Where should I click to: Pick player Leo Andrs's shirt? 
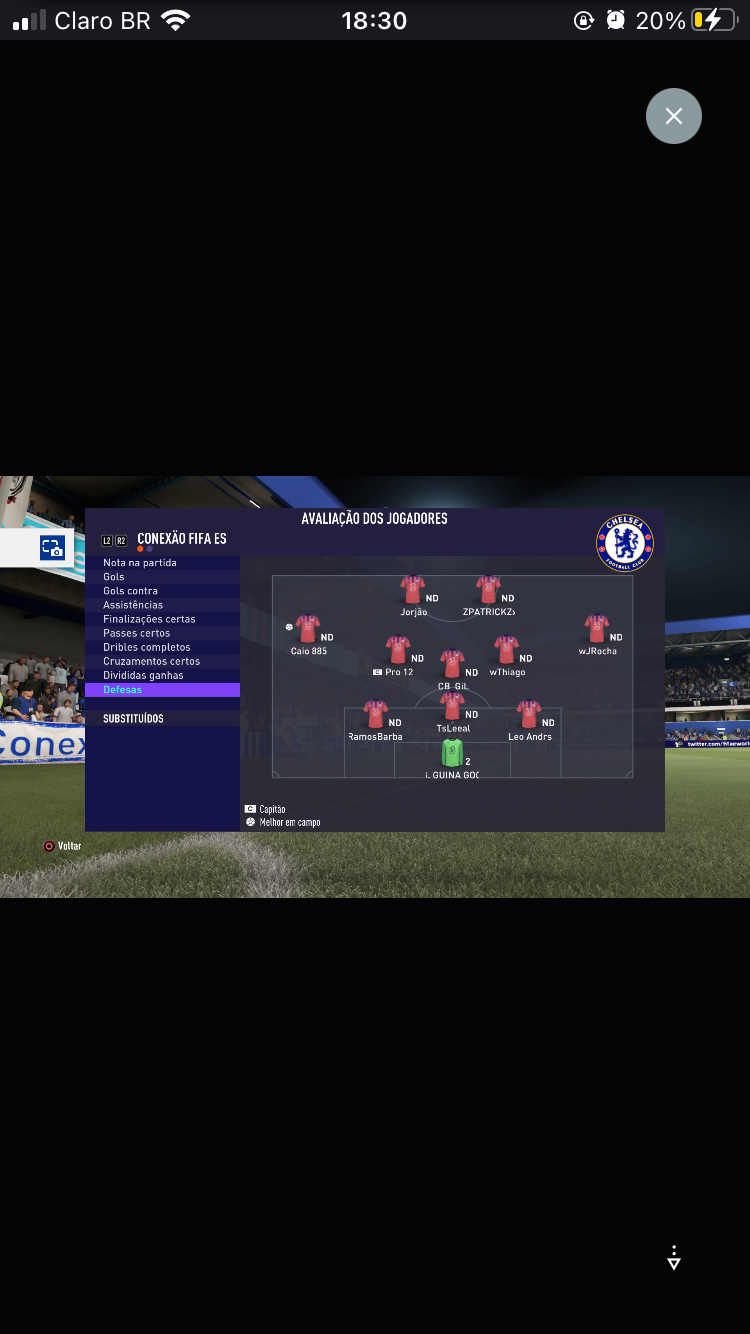(x=529, y=714)
